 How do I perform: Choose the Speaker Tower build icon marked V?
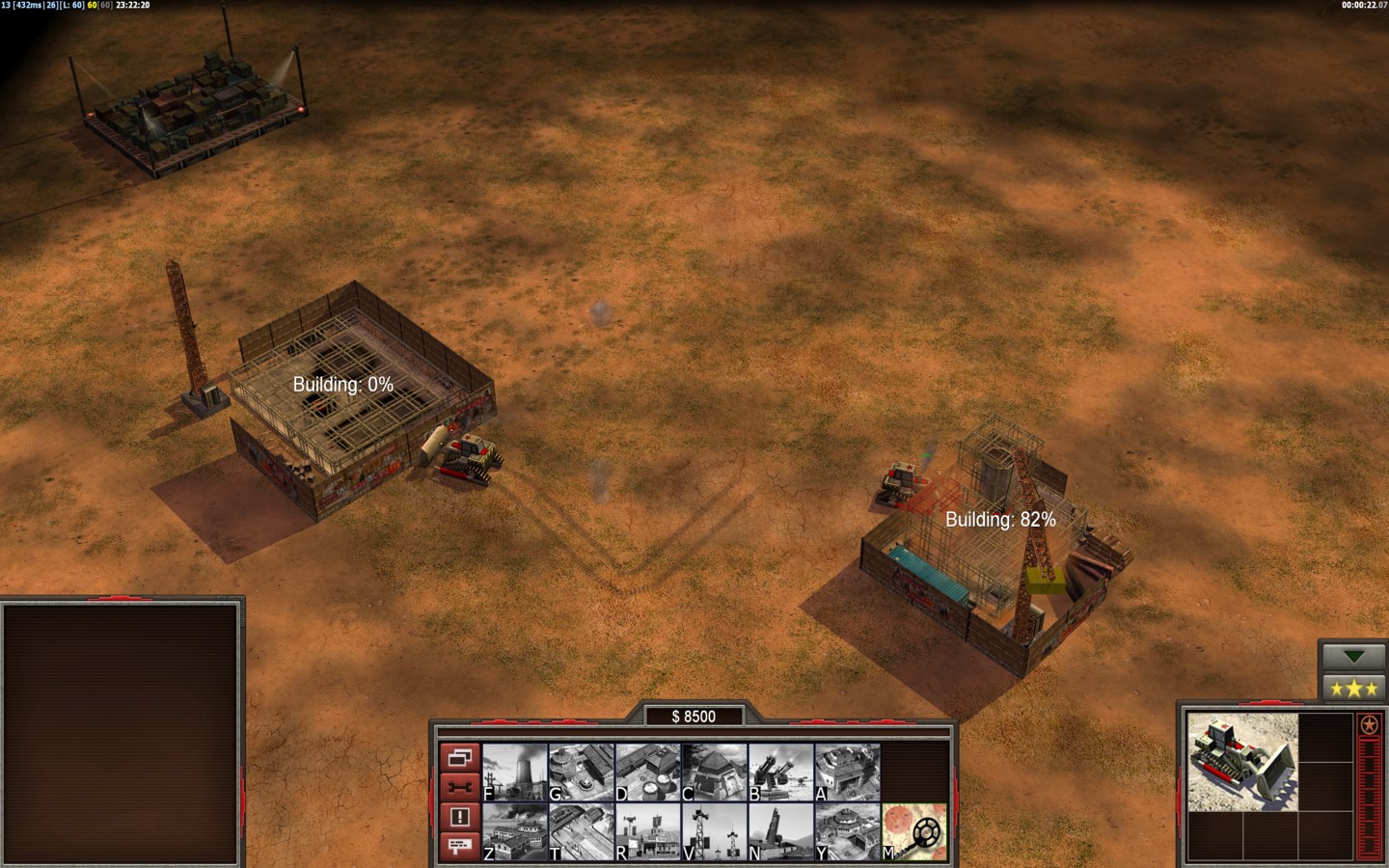715,831
